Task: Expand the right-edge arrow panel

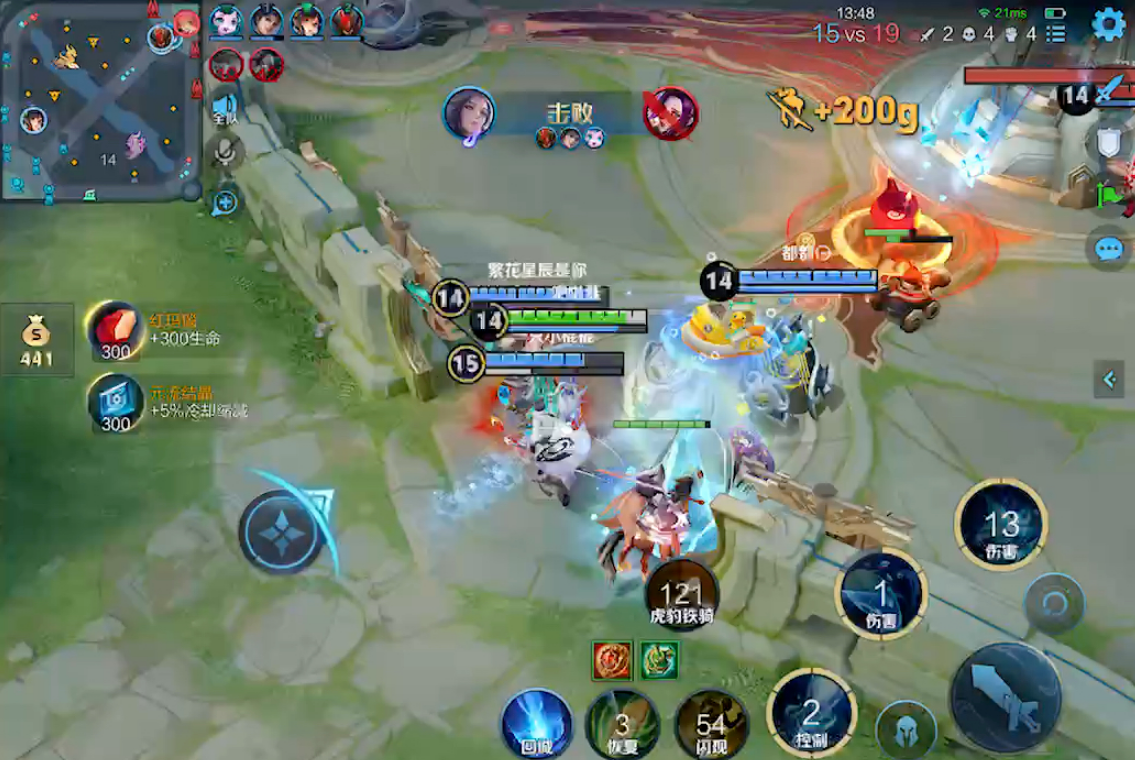Action: pos(1108,379)
